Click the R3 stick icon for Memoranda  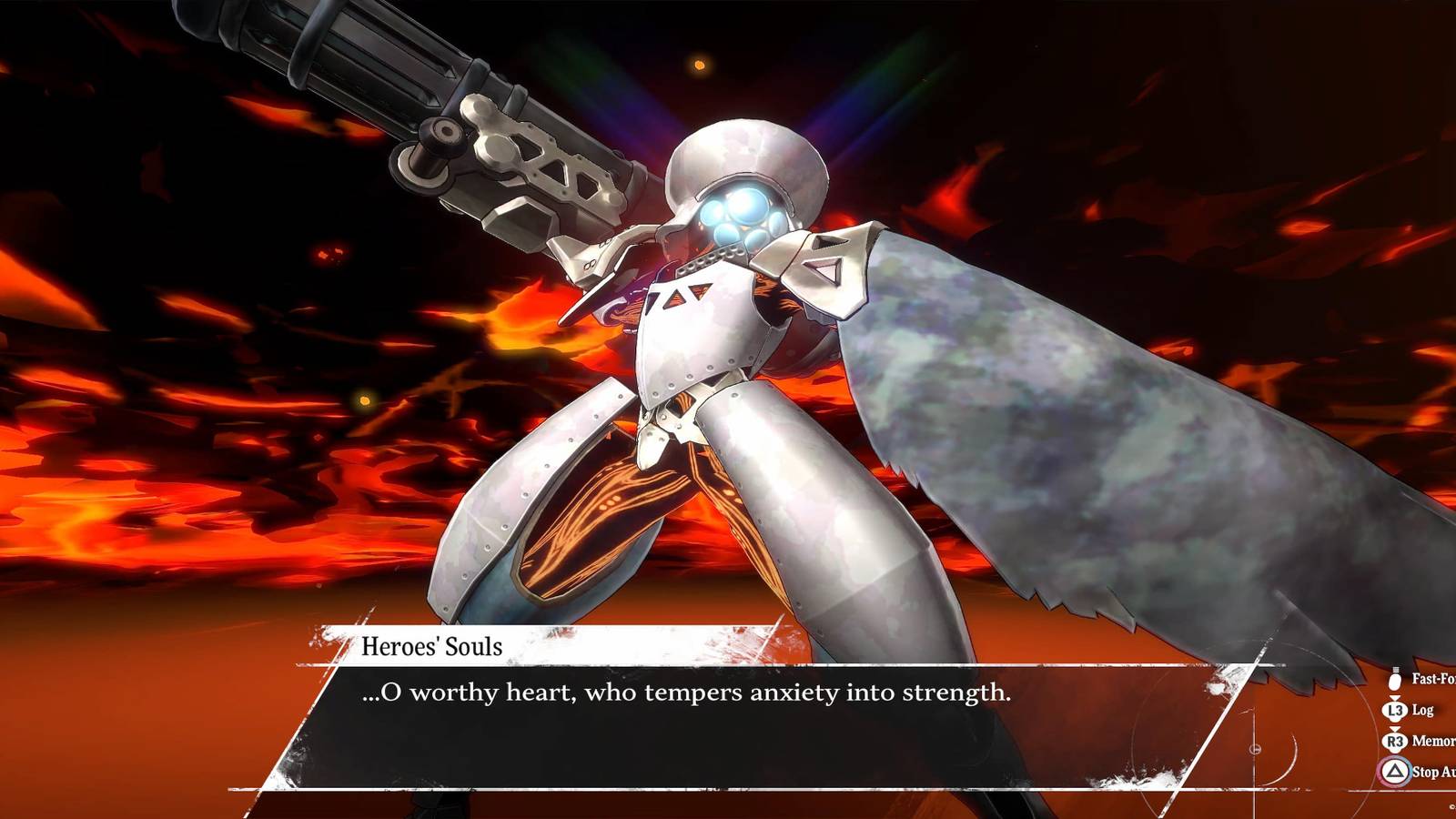coord(1395,741)
